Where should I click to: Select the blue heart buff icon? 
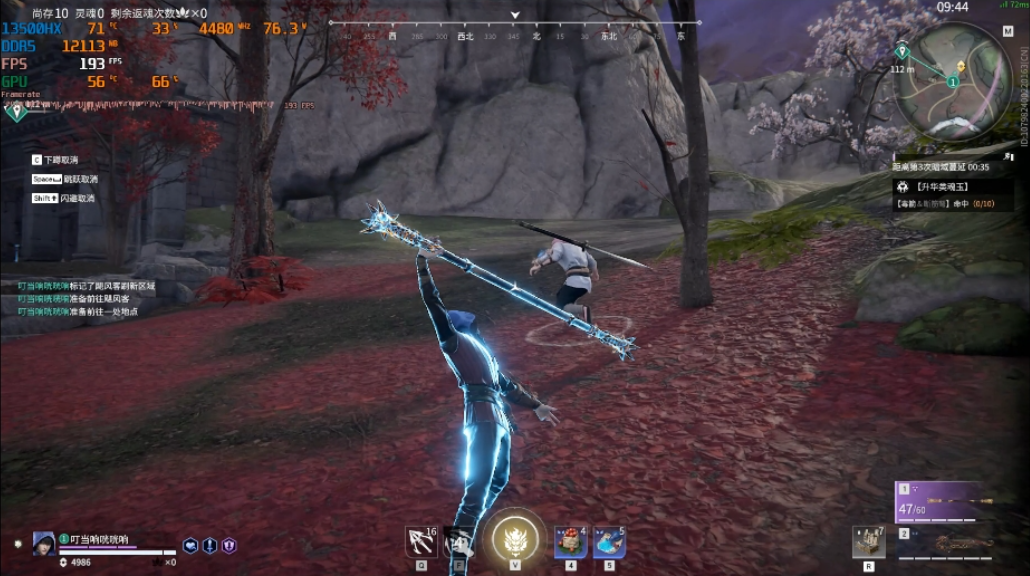point(190,546)
